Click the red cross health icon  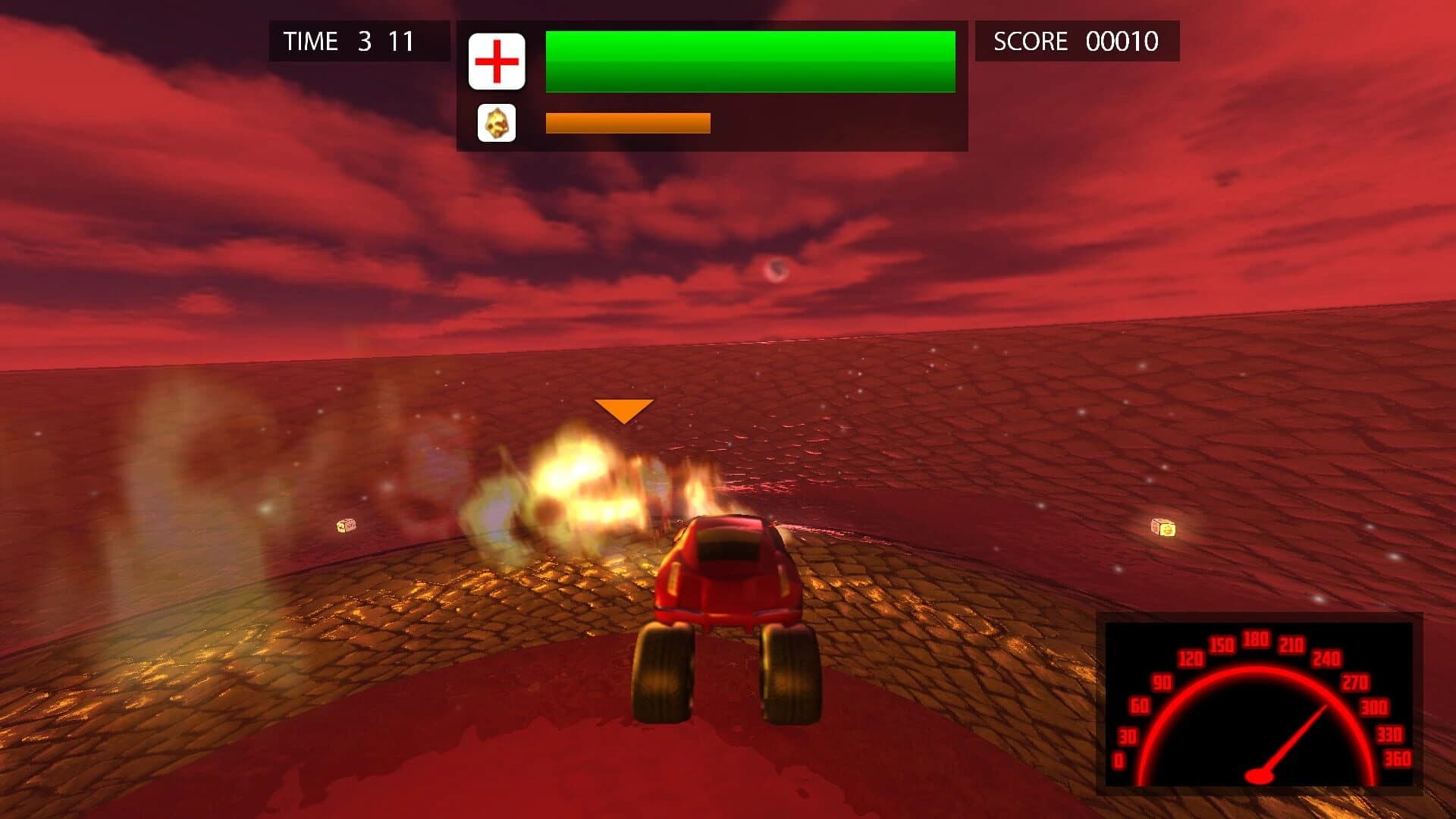[x=497, y=61]
